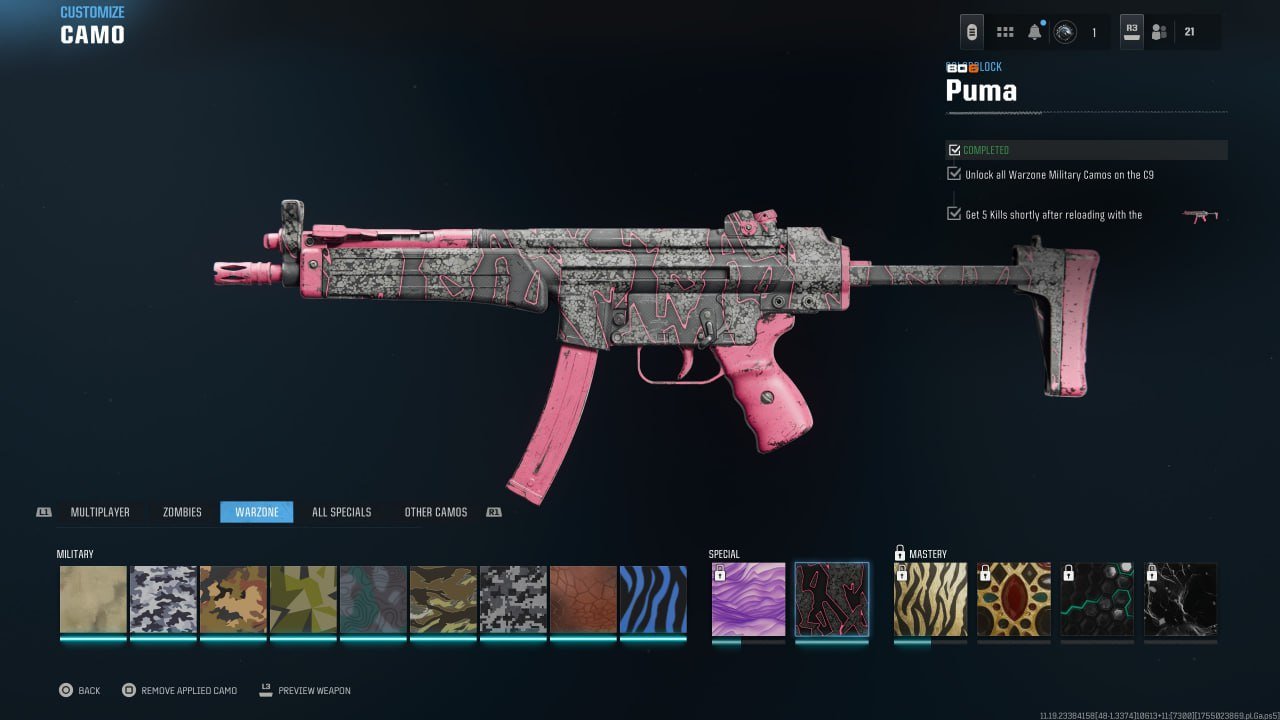This screenshot has width=1280, height=720.
Task: Switch to Other Camos tab
Action: (435, 512)
